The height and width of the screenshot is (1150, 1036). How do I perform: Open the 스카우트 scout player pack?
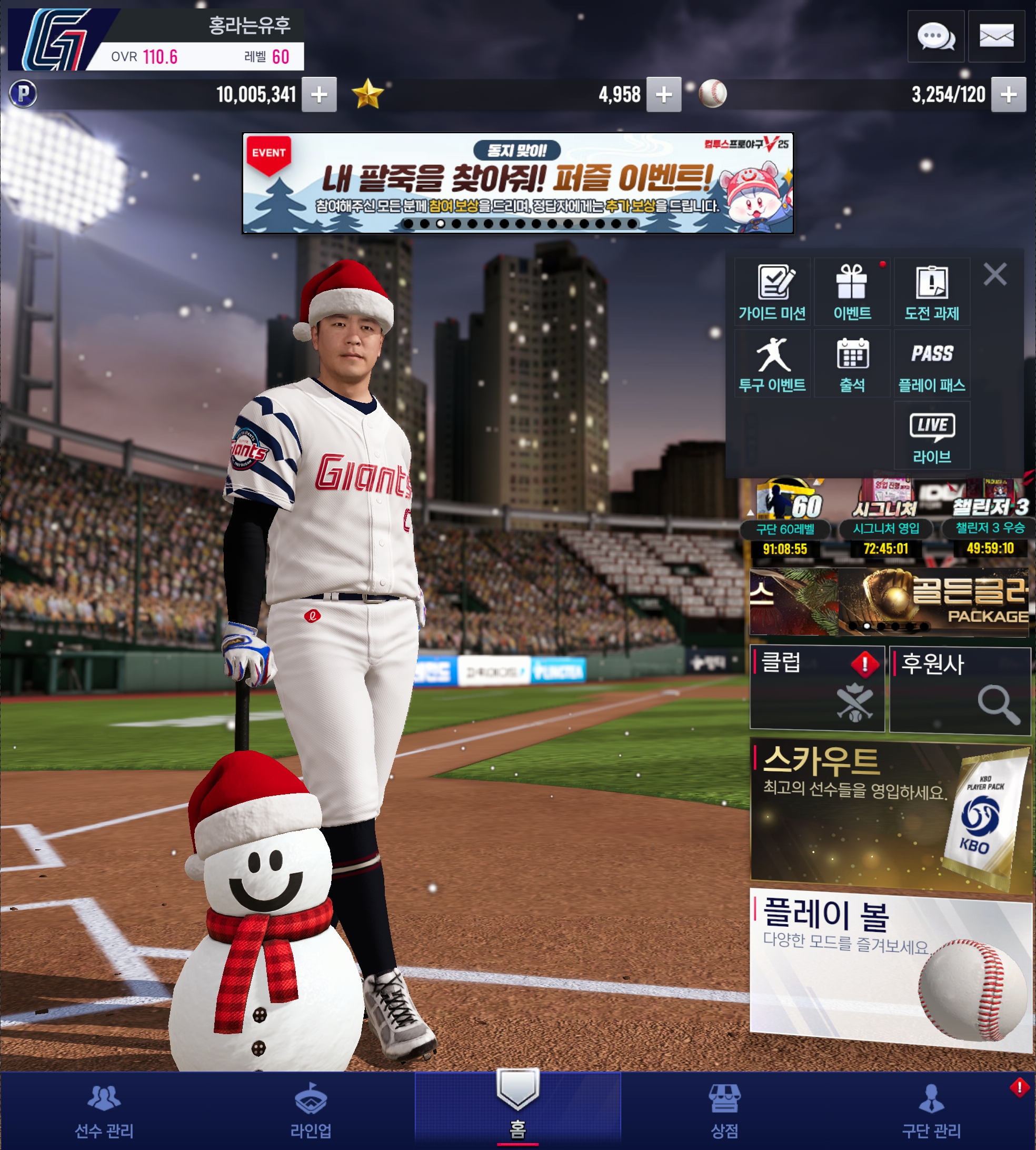pyautogui.click(x=890, y=813)
